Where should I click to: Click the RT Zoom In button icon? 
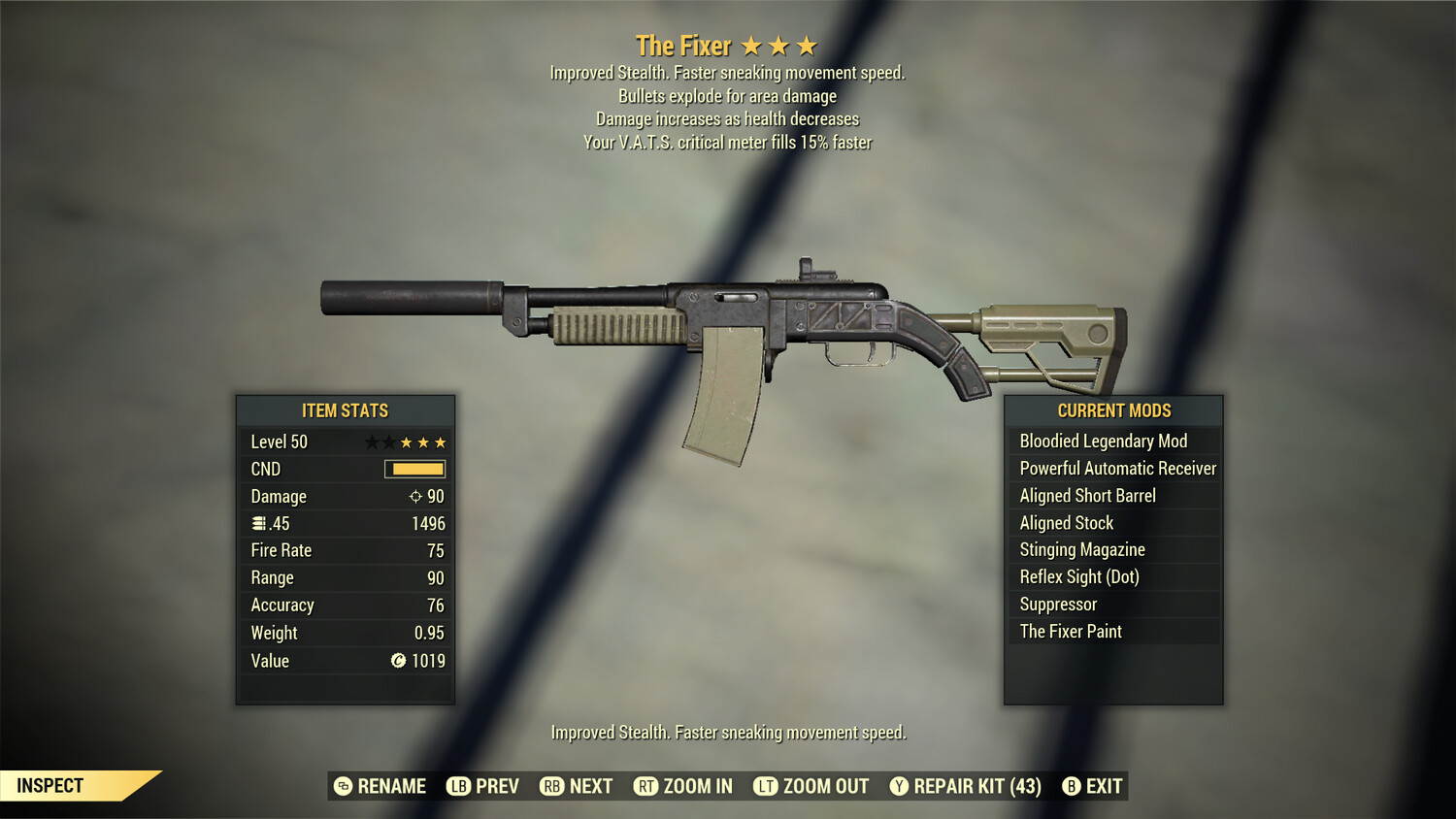pos(645,786)
